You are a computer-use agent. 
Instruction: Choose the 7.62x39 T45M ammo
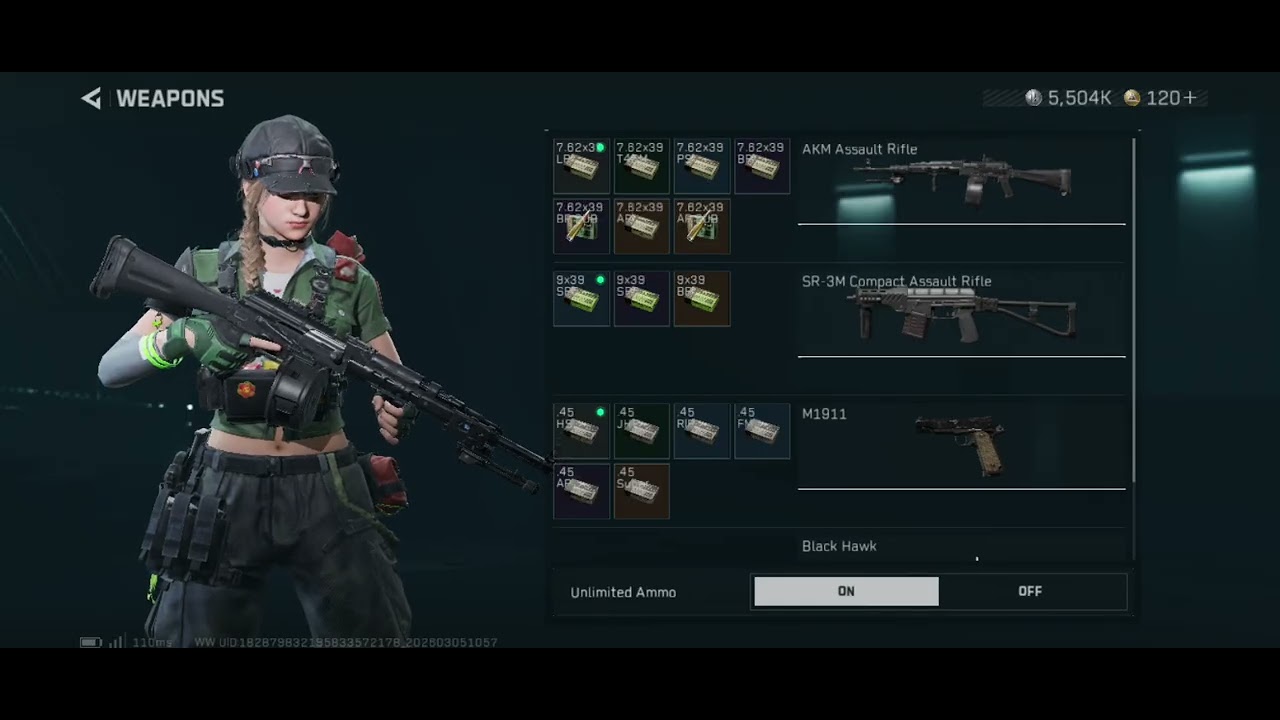pos(641,166)
